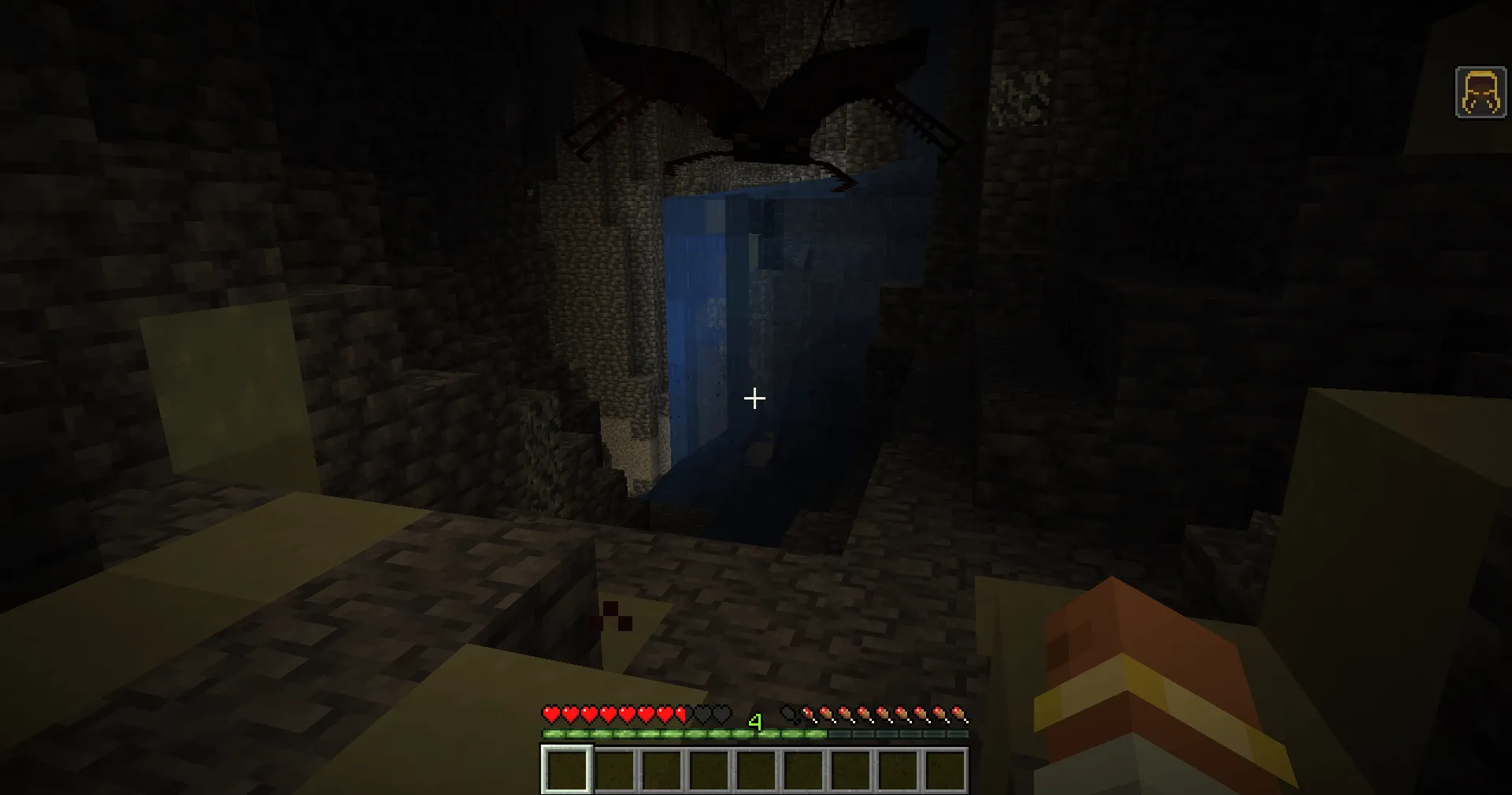The width and height of the screenshot is (1512, 795).
Task: Click the half-heart at the health bar's end
Action: [x=680, y=714]
